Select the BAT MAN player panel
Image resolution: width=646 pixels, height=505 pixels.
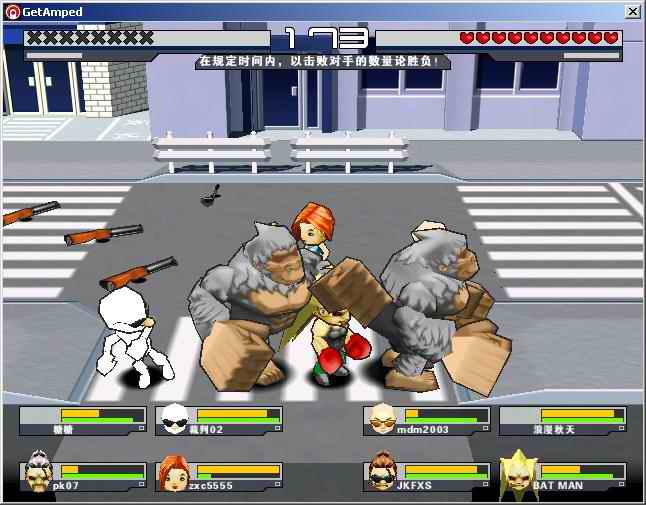[562, 475]
